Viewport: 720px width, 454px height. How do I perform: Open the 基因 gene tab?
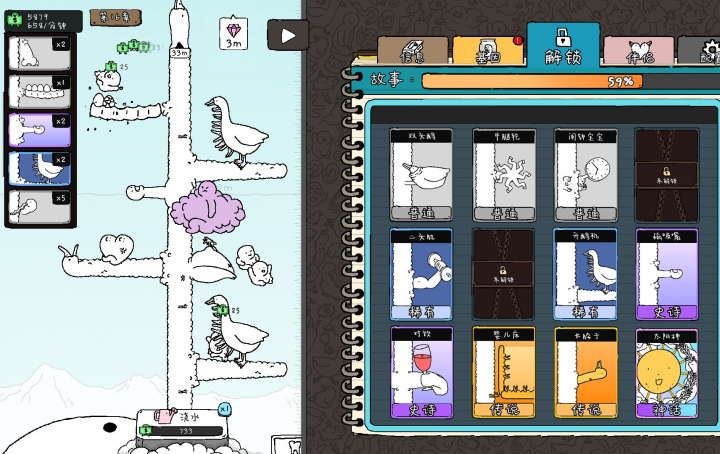[486, 51]
